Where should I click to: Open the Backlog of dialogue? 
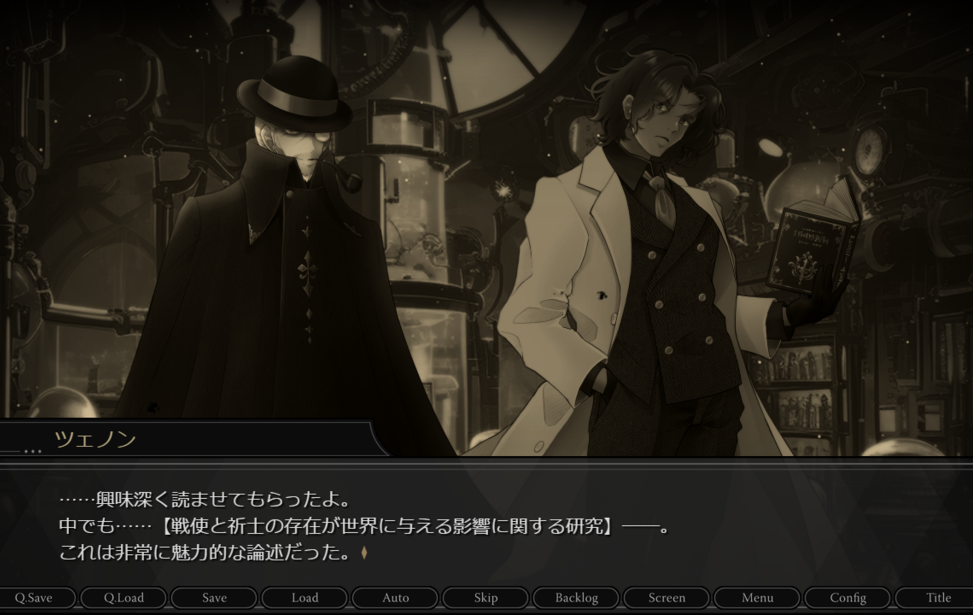point(576,598)
